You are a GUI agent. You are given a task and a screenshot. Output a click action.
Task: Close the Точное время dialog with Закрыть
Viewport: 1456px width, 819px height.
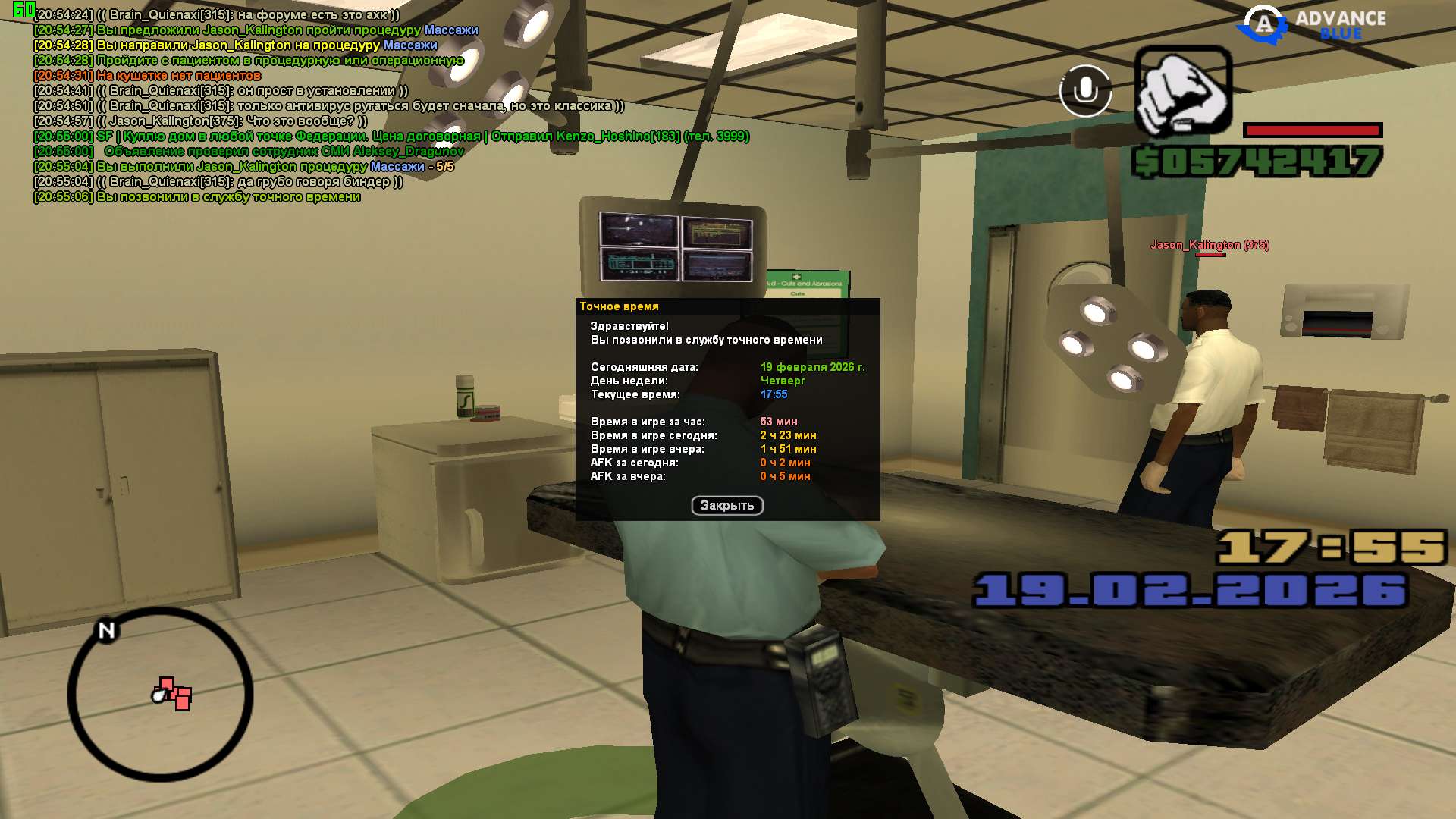coord(726,506)
